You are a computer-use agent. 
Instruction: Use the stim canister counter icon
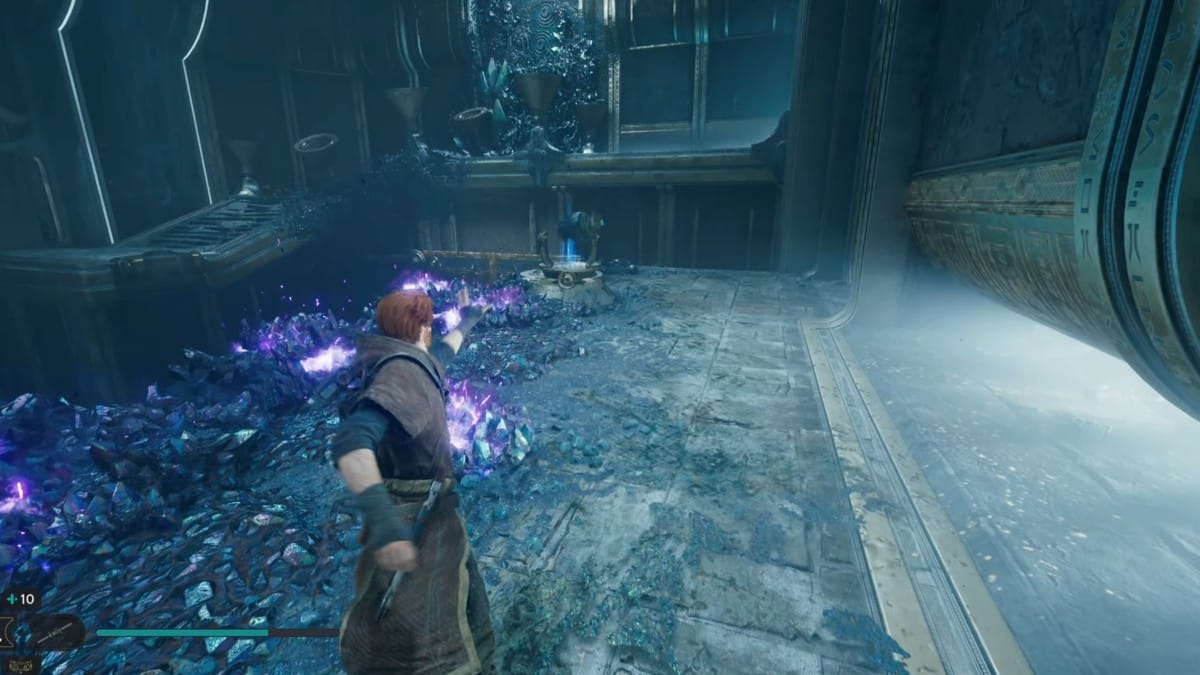pos(11,599)
